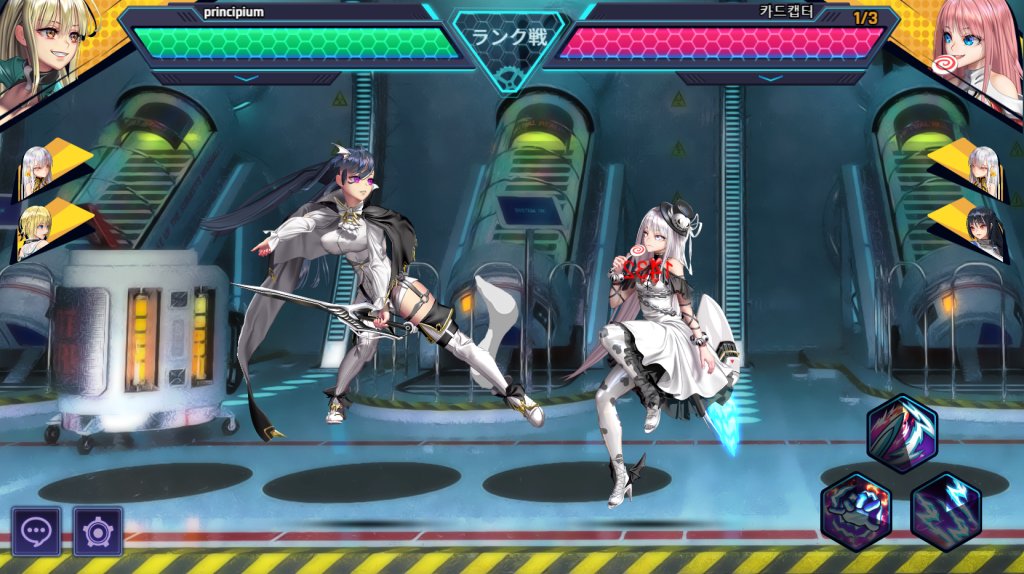Use the glowing fist punch skill
The height and width of the screenshot is (574, 1024).
[856, 511]
